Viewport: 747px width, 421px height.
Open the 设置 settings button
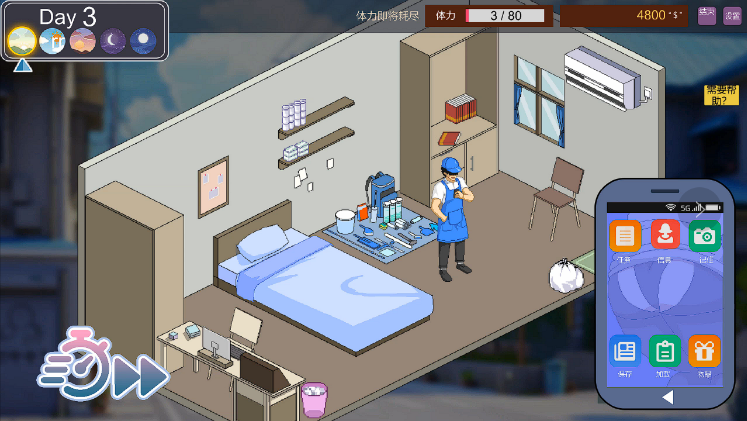coord(733,16)
